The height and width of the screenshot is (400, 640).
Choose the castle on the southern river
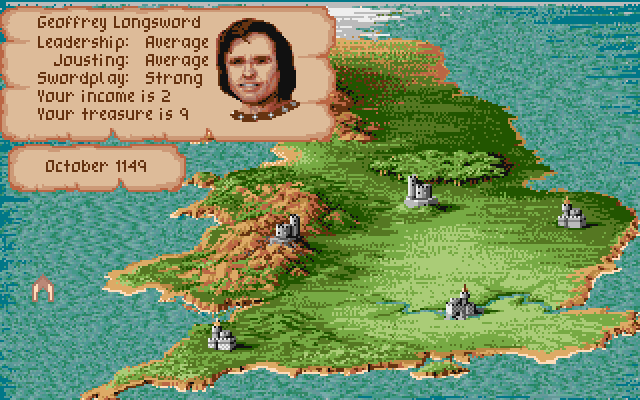461,302
